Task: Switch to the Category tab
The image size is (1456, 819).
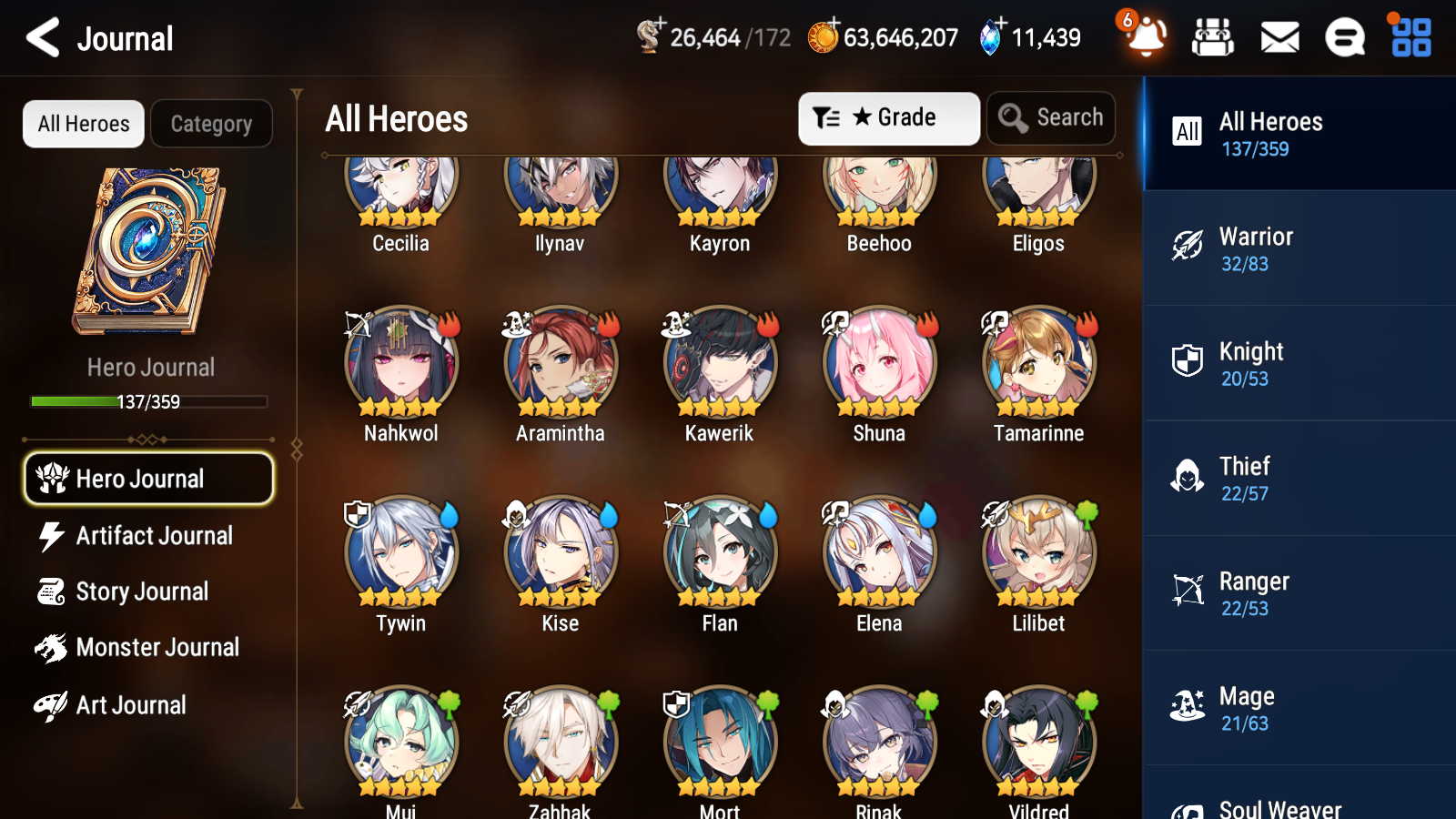Action: [211, 124]
